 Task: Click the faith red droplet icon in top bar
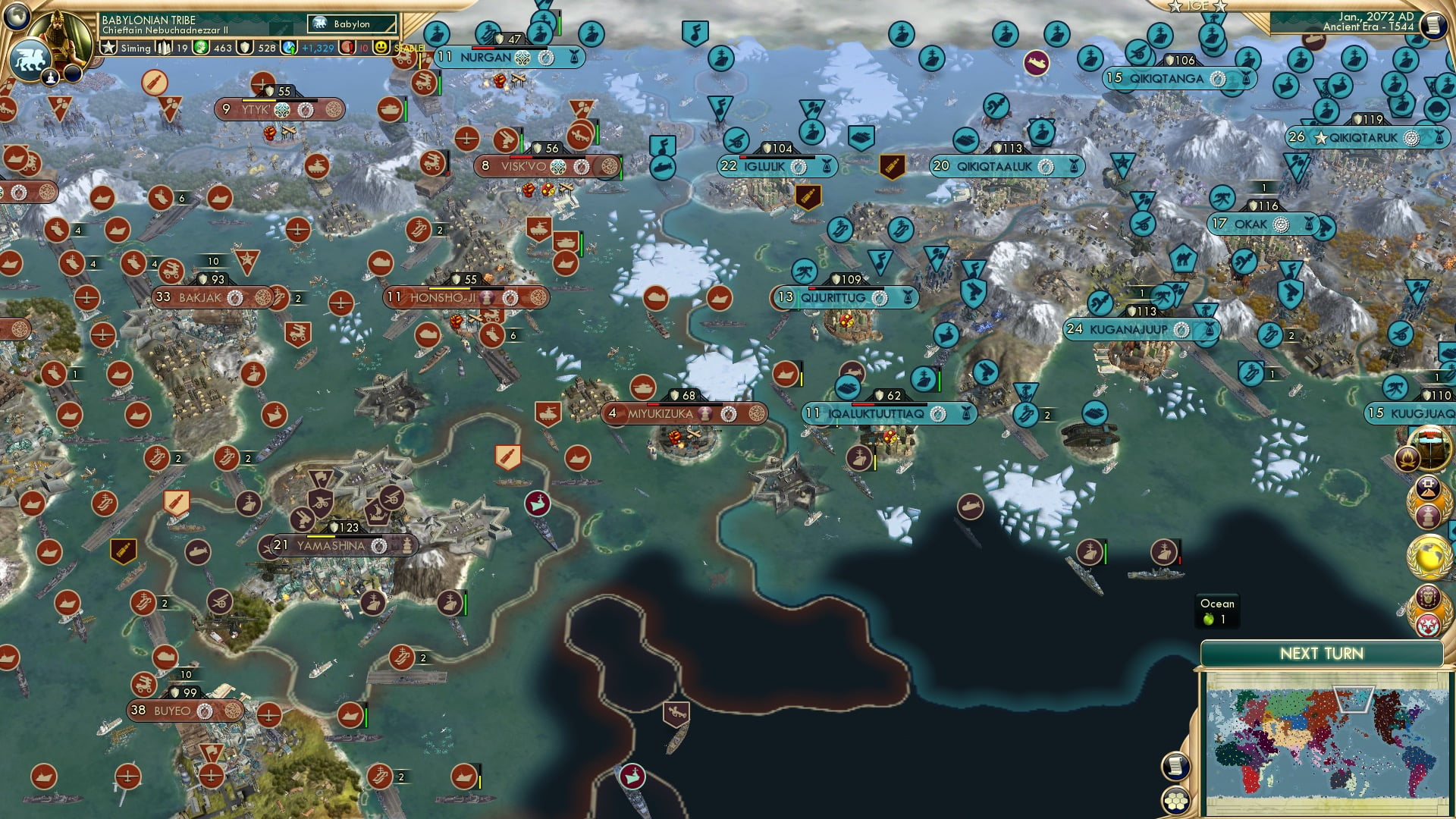click(347, 47)
